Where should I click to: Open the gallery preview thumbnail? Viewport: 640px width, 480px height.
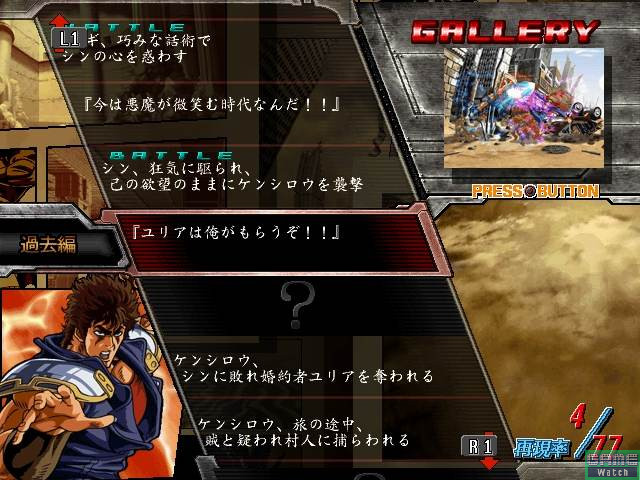pyautogui.click(x=523, y=109)
